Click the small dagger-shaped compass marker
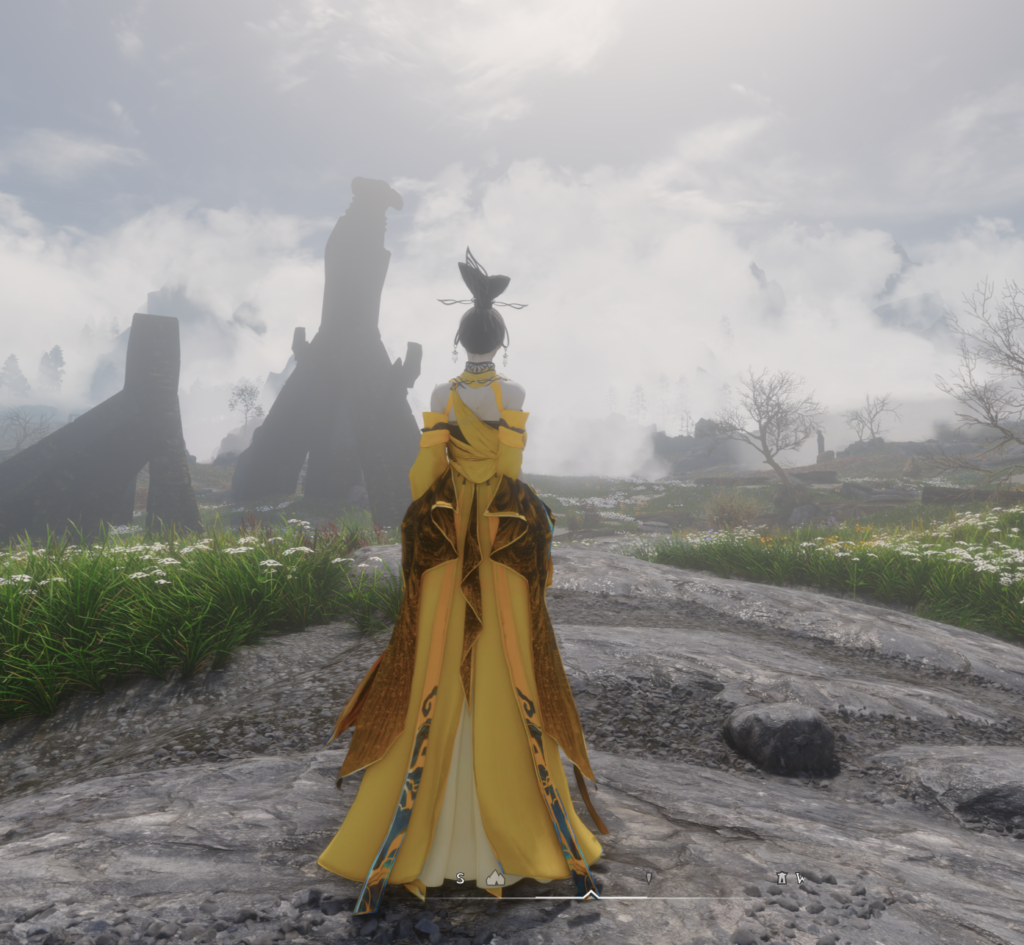 coord(648,877)
